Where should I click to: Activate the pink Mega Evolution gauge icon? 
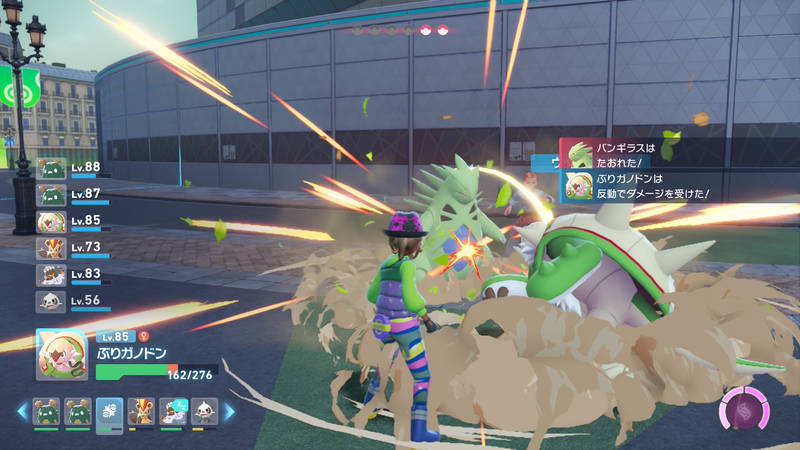[743, 411]
